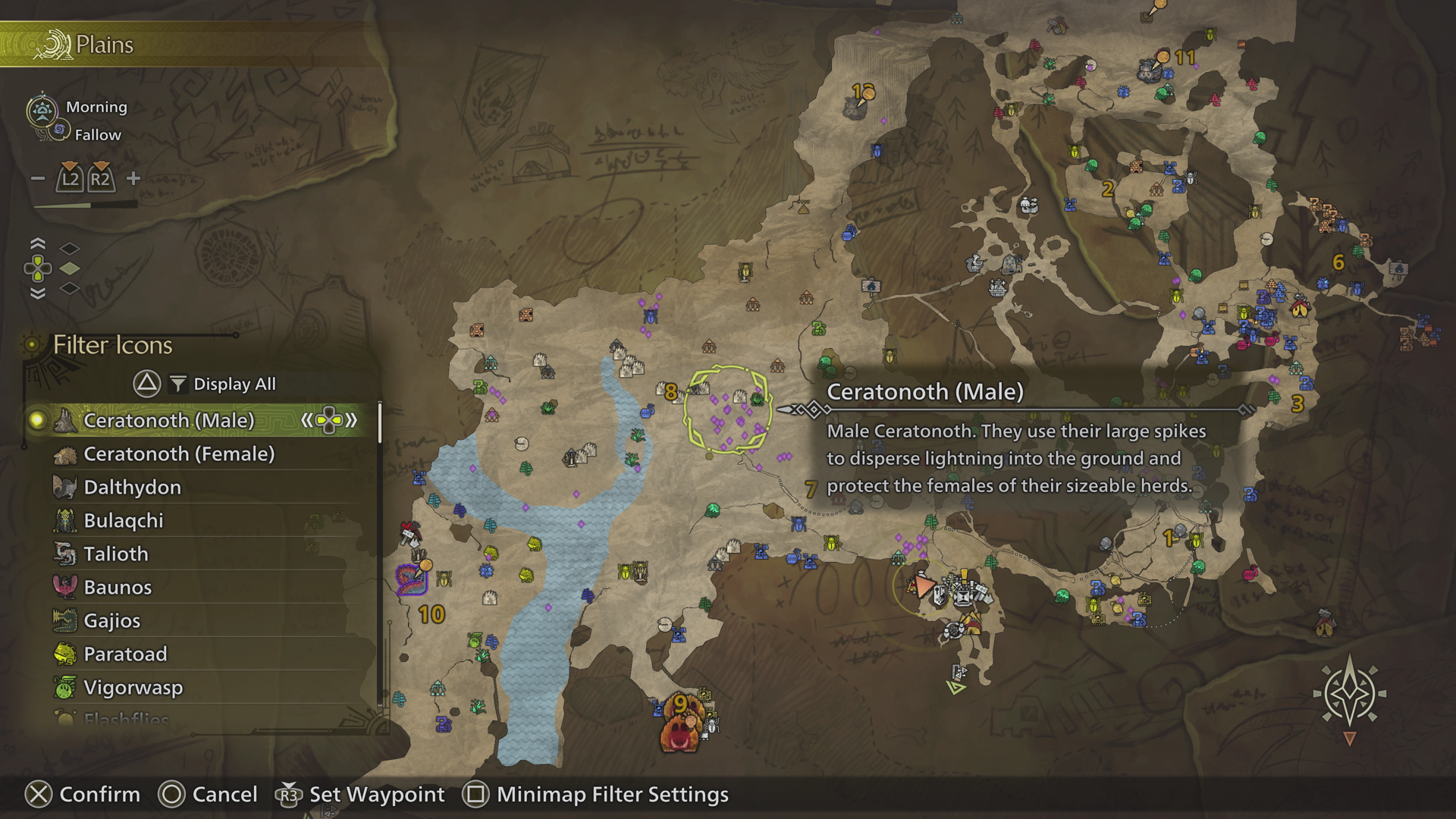
Task: Click the right chevron next to Ceratonoth (Male)
Action: 350,422
